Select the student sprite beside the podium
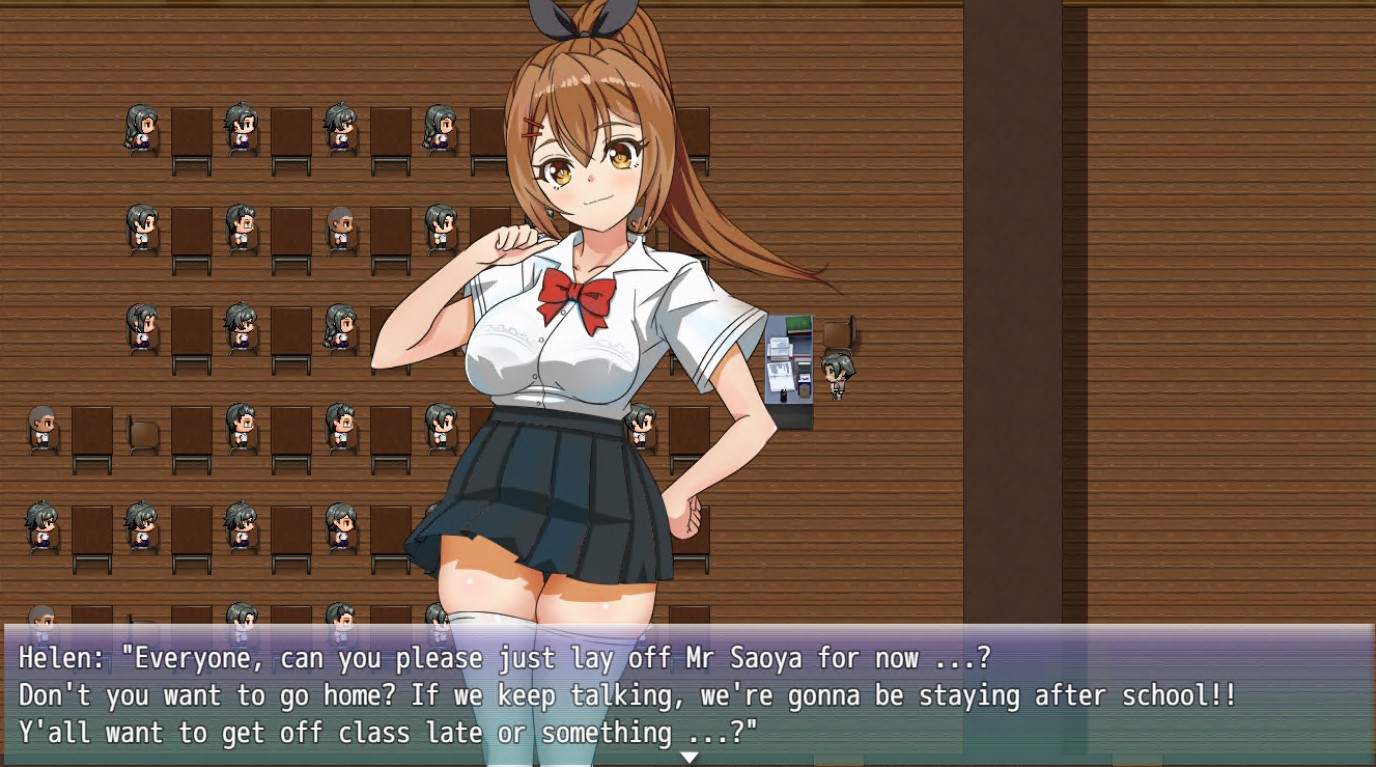Viewport: 1376px width, 767px height. click(x=838, y=375)
